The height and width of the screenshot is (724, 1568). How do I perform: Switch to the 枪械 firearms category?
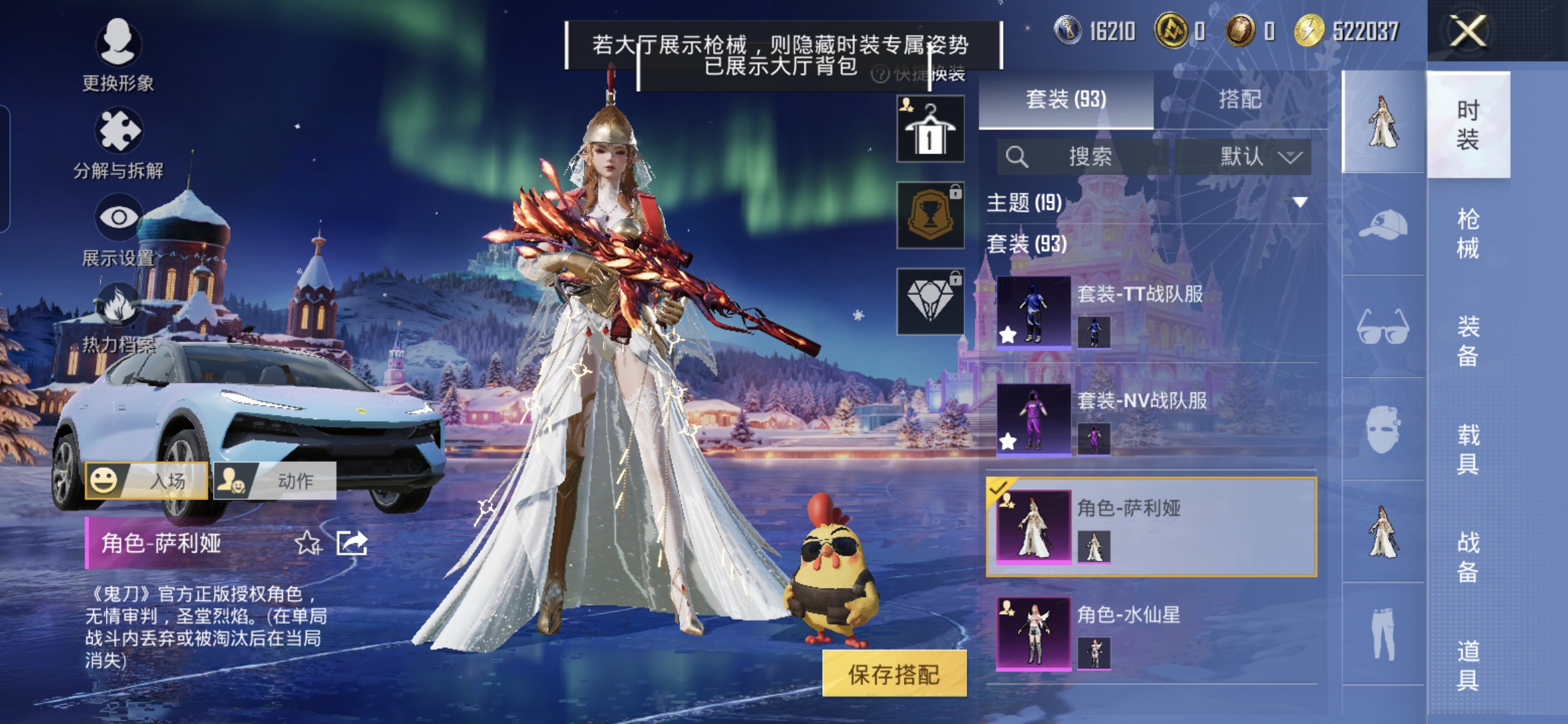tap(1467, 233)
